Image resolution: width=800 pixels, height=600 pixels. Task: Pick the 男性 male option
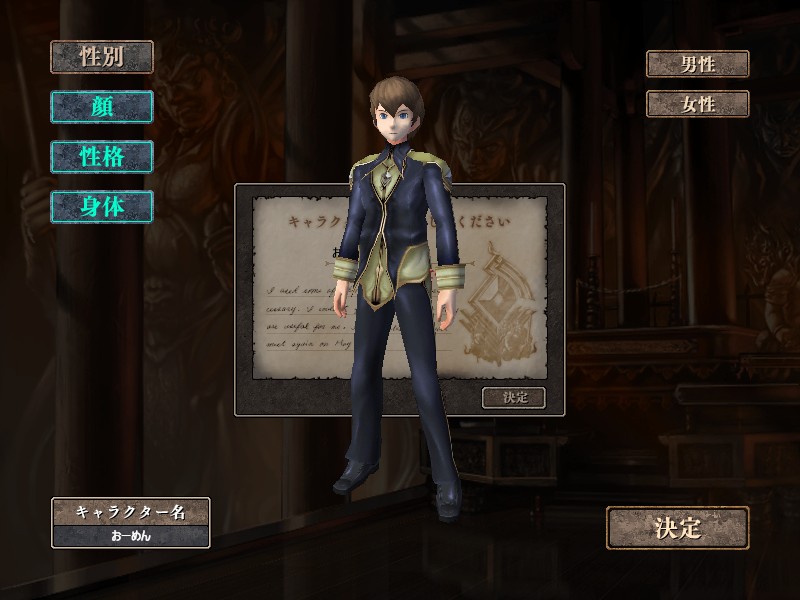pos(697,65)
